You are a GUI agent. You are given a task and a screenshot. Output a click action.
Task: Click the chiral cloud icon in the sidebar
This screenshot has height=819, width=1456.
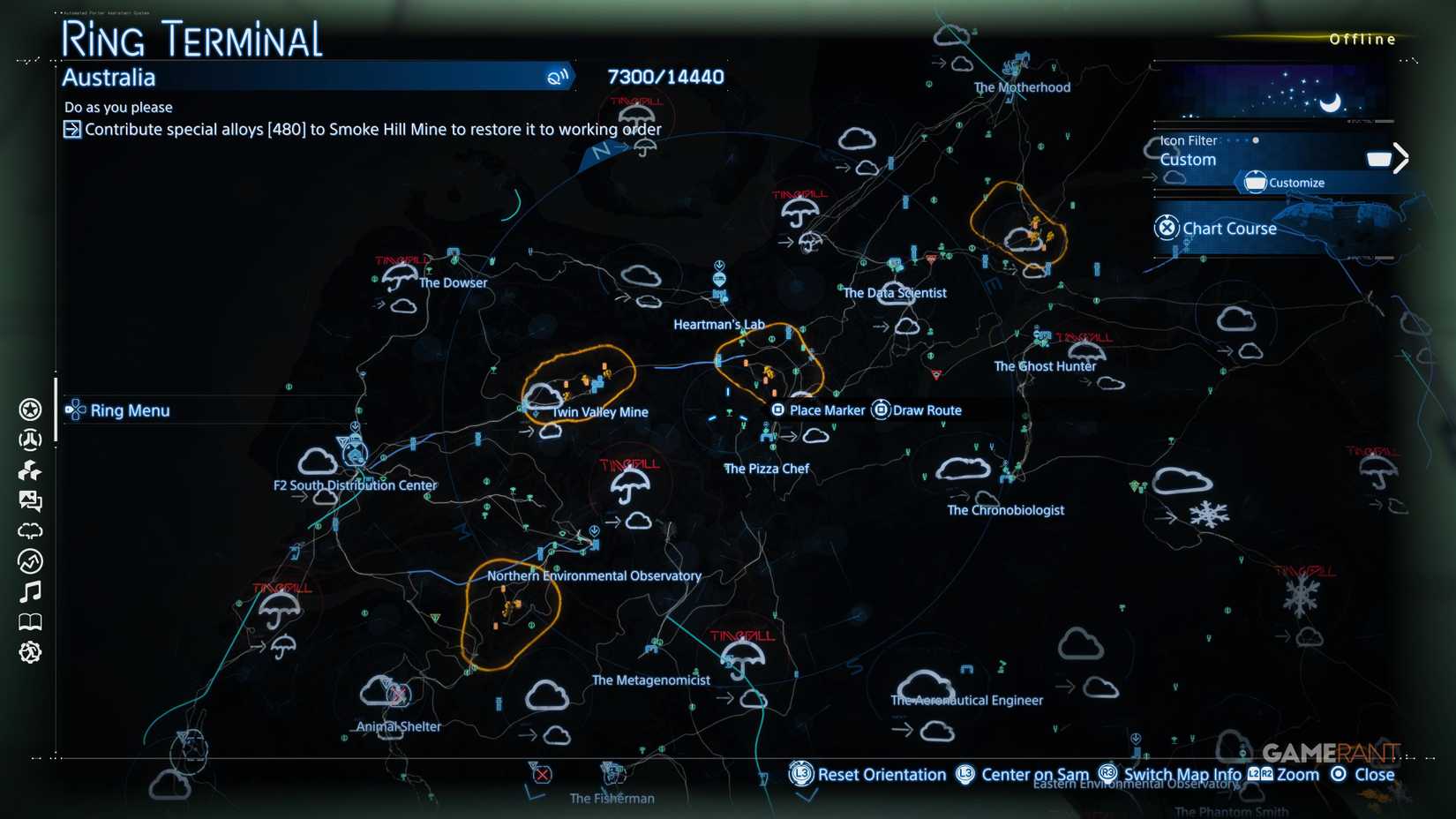[x=30, y=530]
